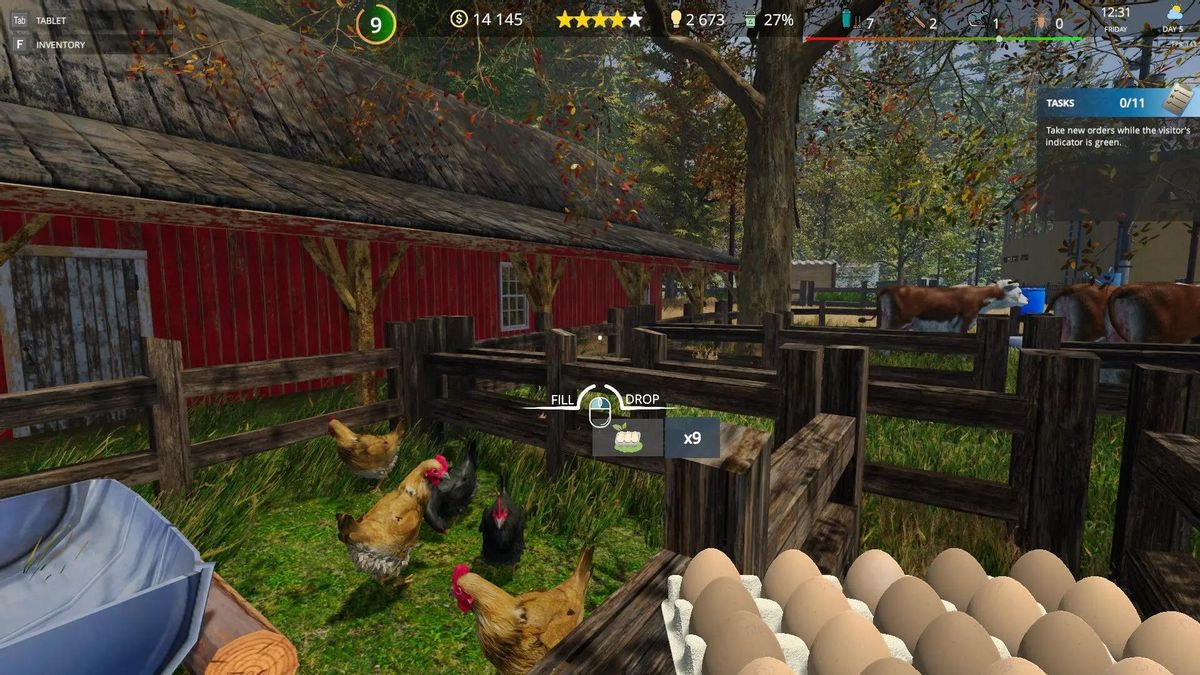The height and width of the screenshot is (675, 1200).
Task: Open the Inventory menu entry
Action: 59,45
